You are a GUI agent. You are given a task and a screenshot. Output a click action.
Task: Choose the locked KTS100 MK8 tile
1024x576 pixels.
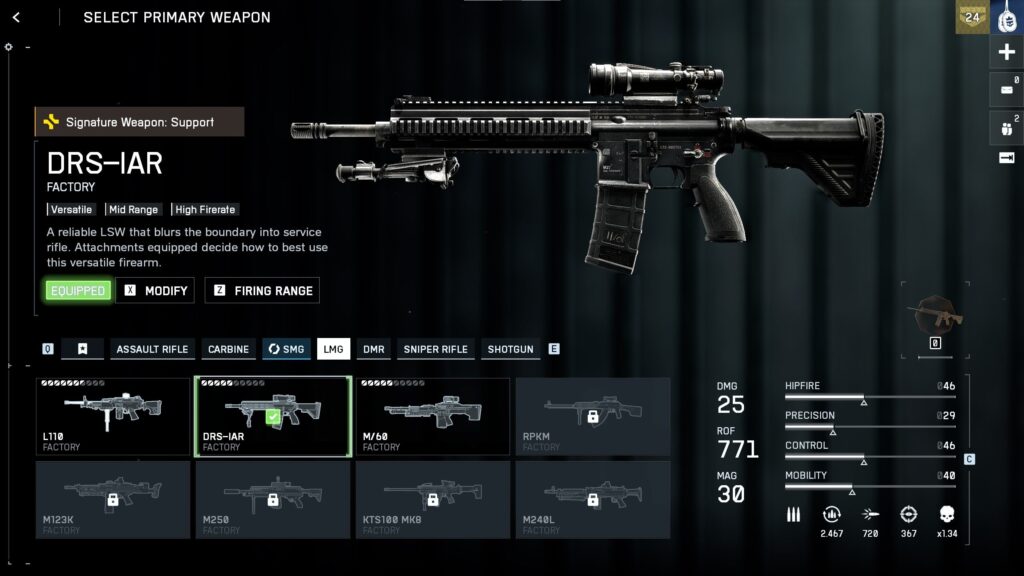pos(433,499)
